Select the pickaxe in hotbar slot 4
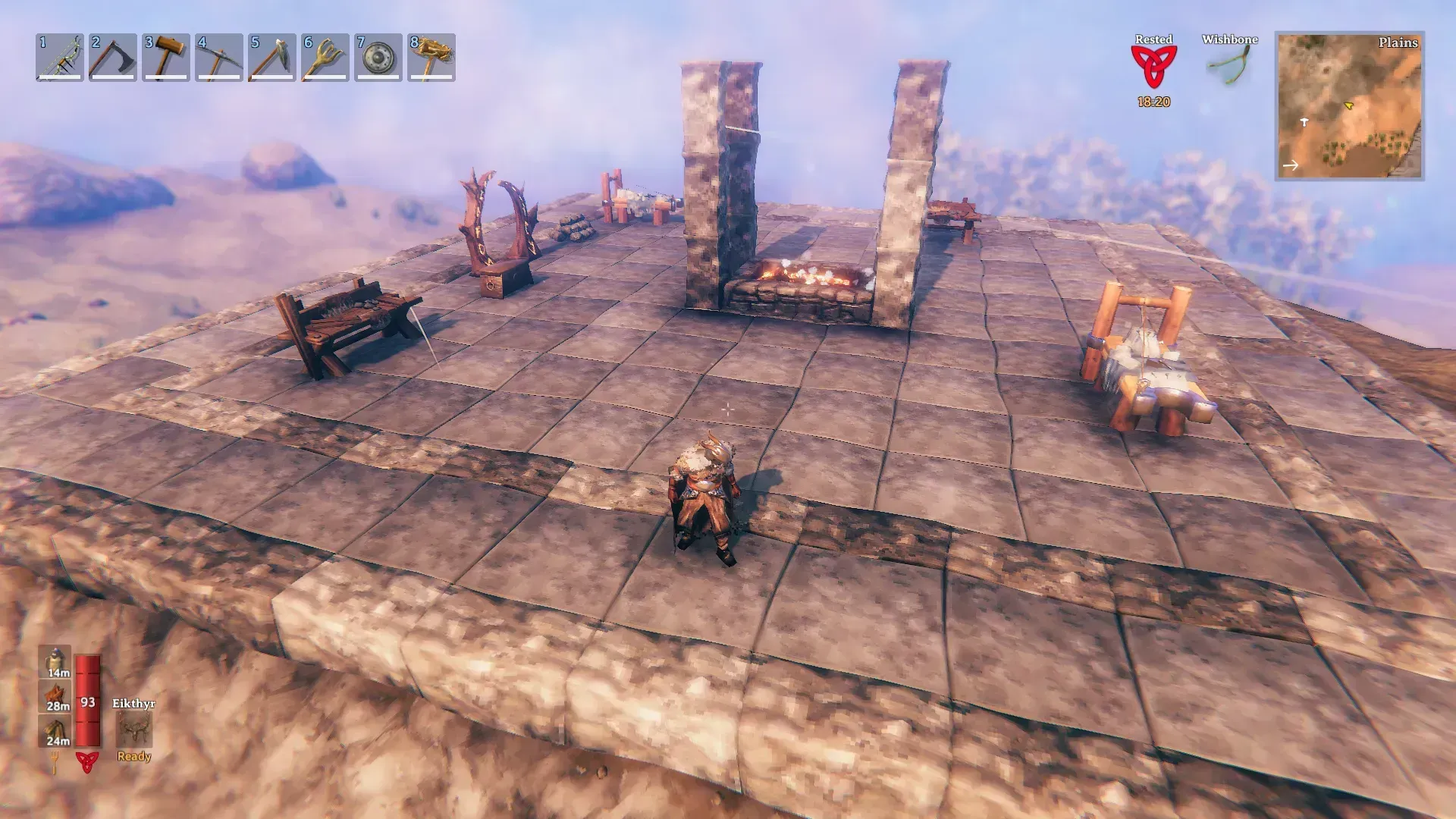The image size is (1456, 819). 219,58
